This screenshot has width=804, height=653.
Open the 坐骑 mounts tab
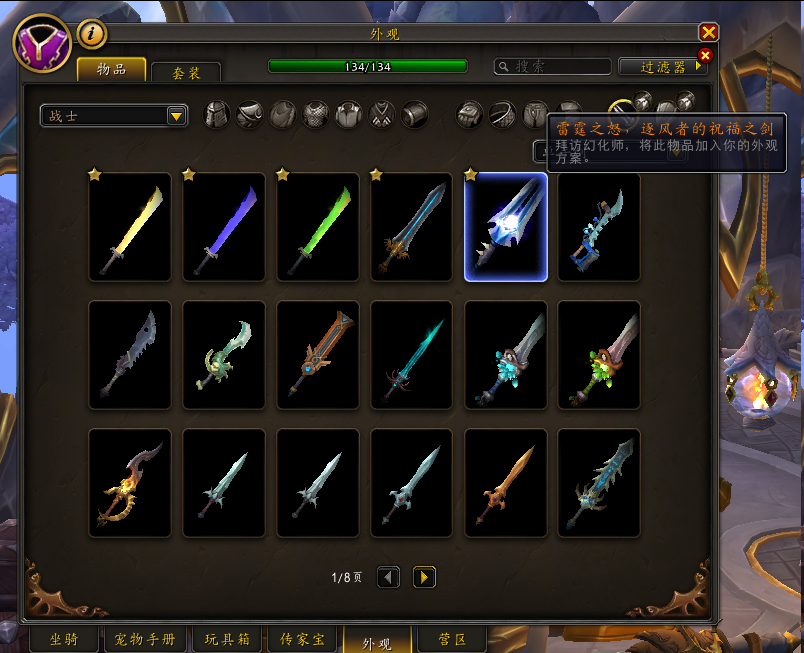64,639
